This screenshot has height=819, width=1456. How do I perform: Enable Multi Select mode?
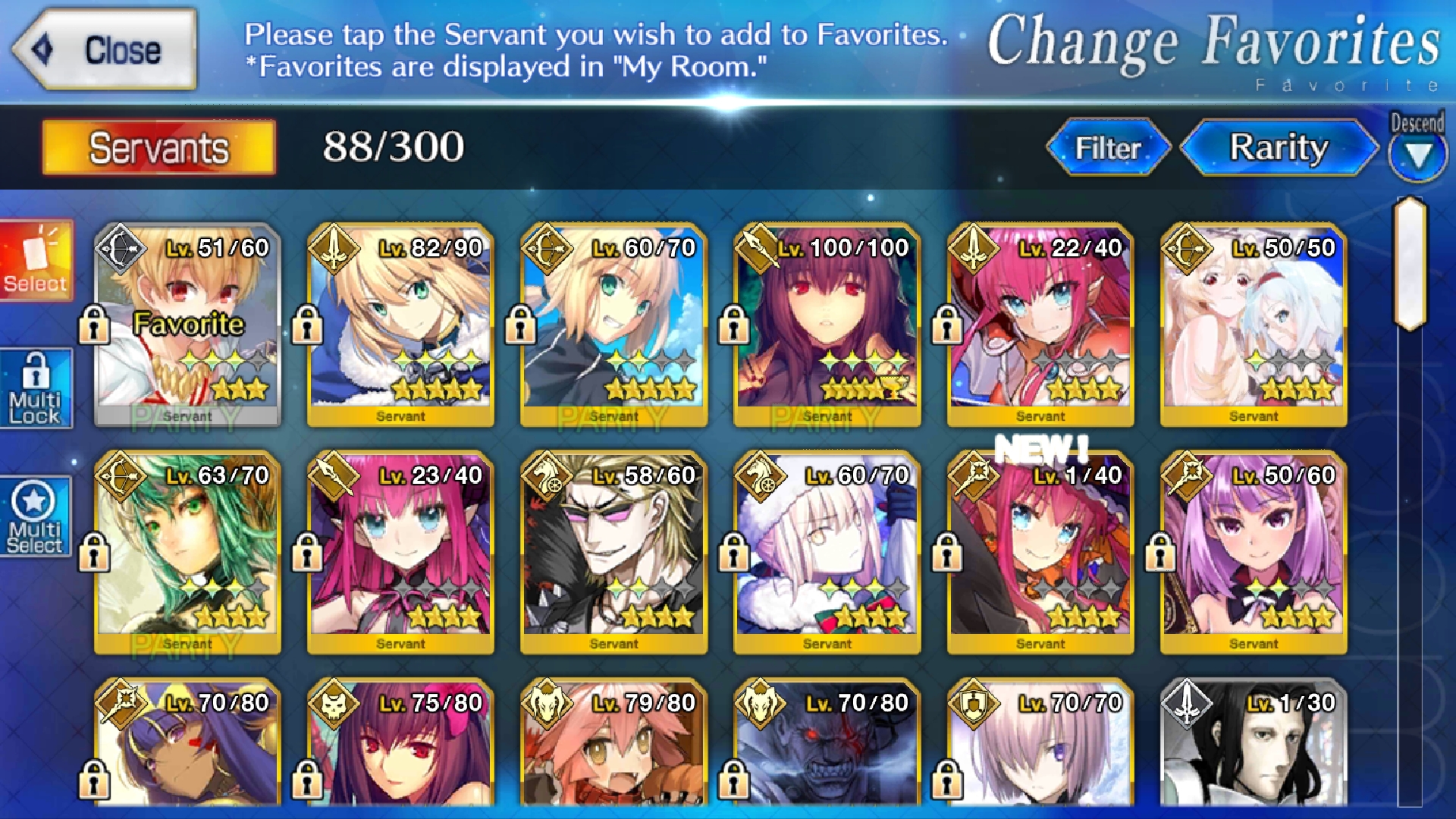(36, 517)
